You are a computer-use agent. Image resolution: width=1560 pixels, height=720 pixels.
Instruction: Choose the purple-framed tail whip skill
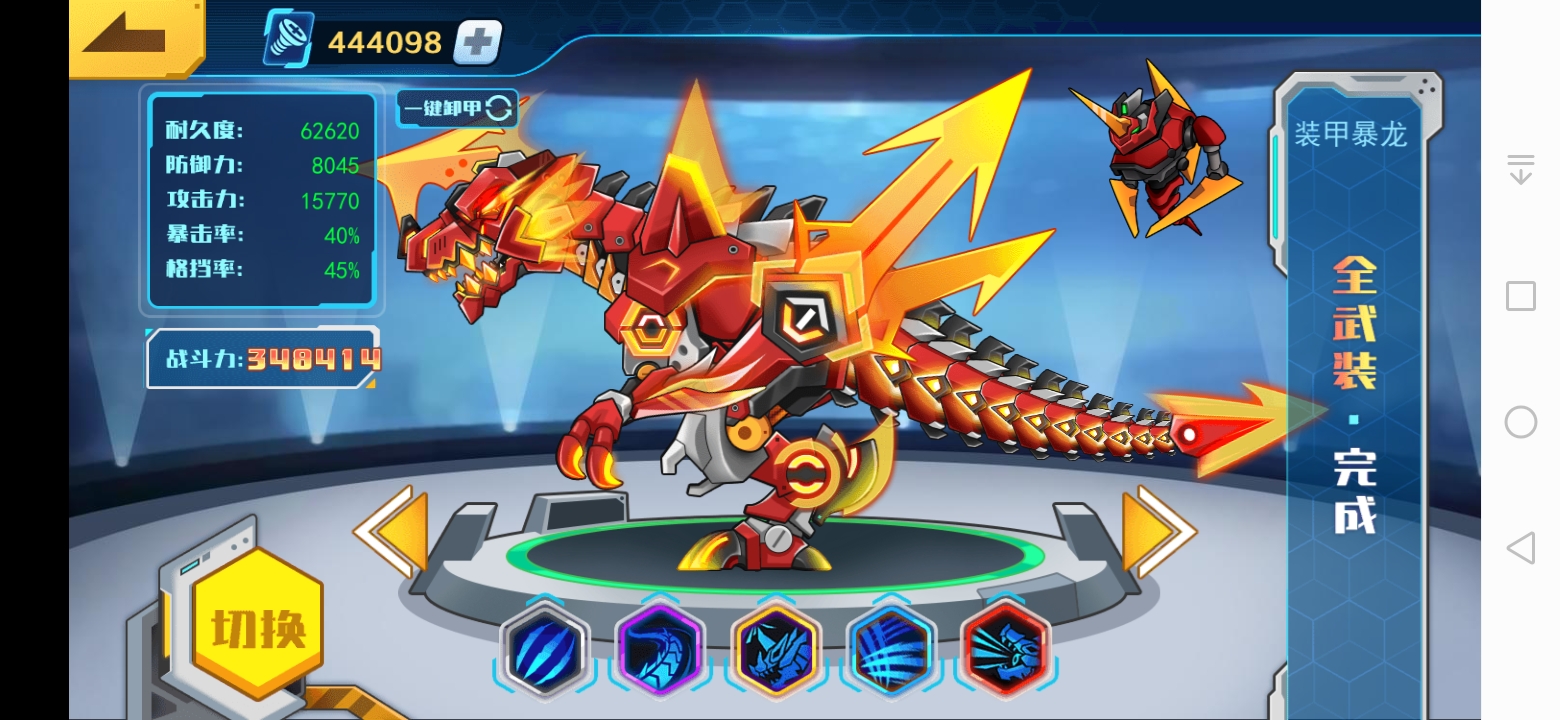tap(660, 651)
